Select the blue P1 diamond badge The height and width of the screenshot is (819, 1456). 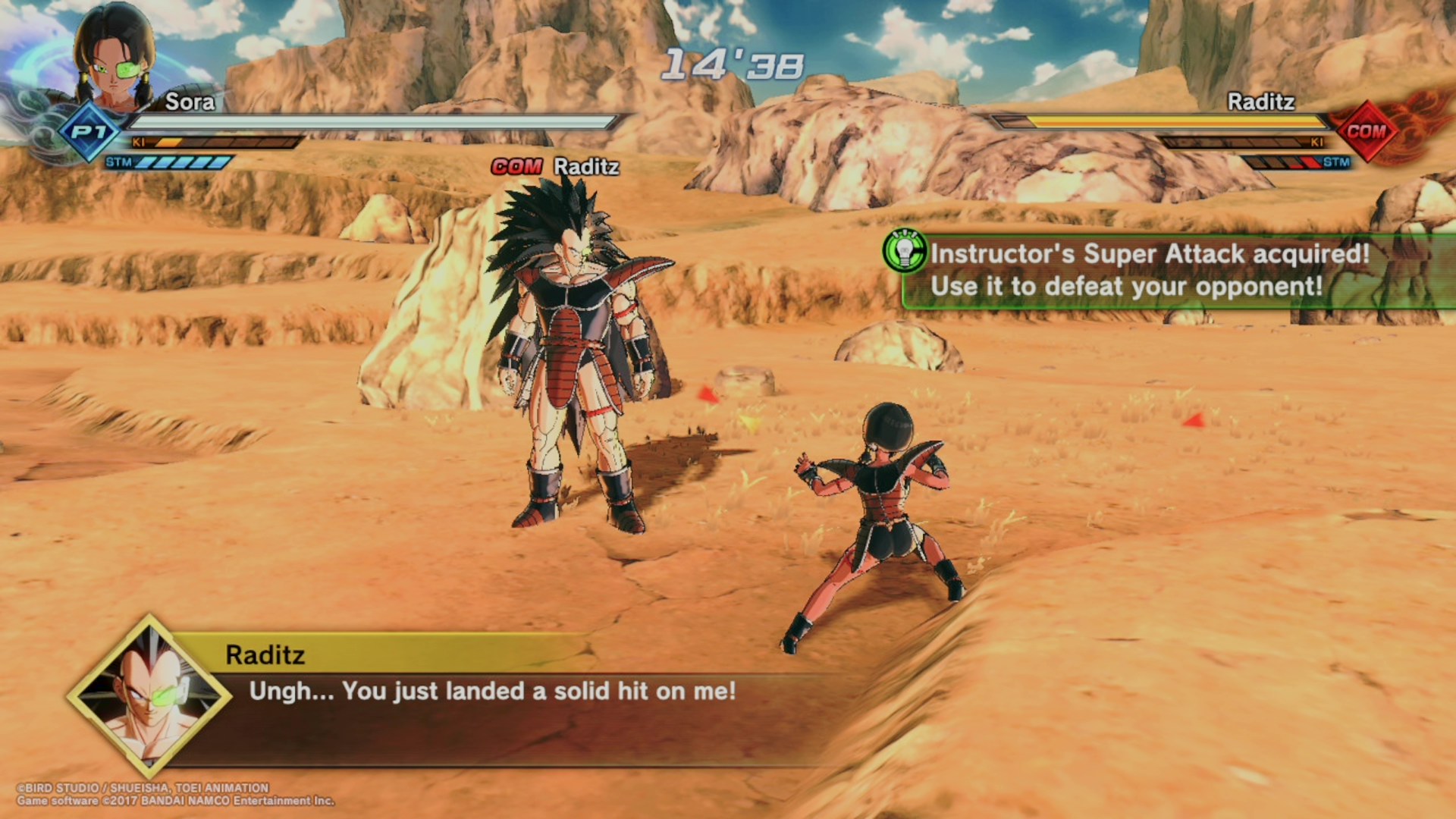tap(89, 133)
